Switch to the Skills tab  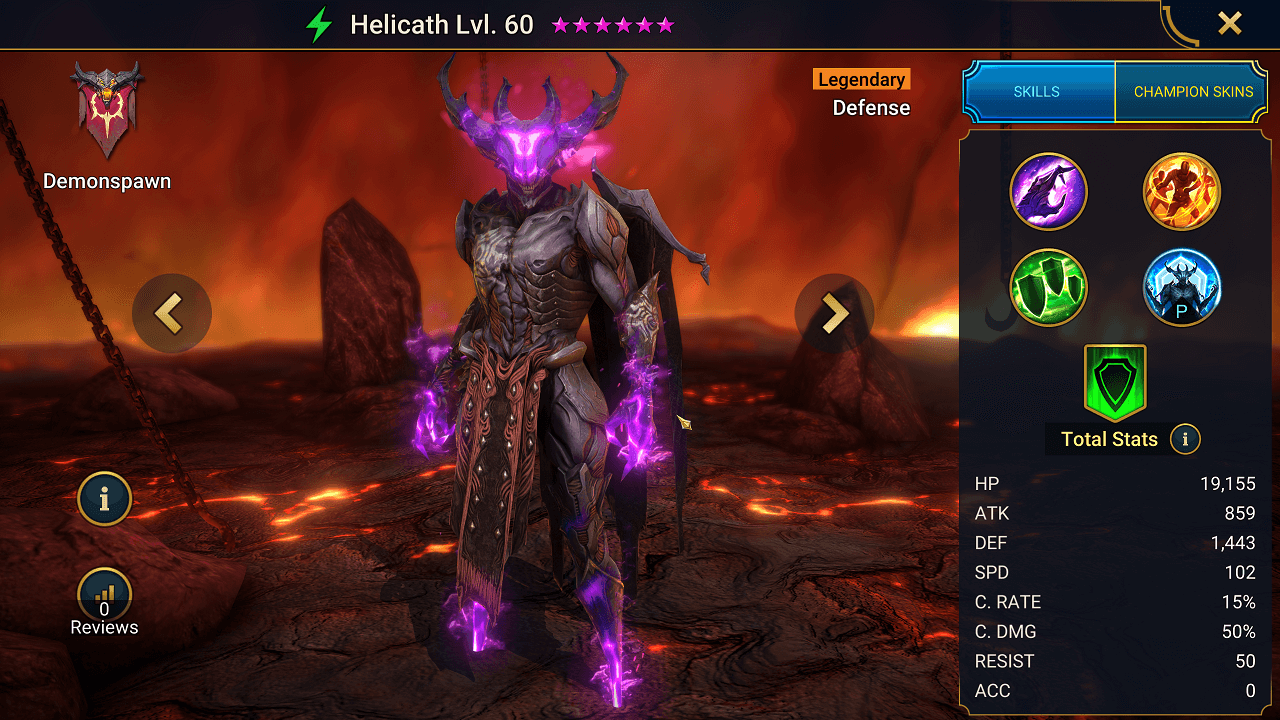tap(1037, 91)
